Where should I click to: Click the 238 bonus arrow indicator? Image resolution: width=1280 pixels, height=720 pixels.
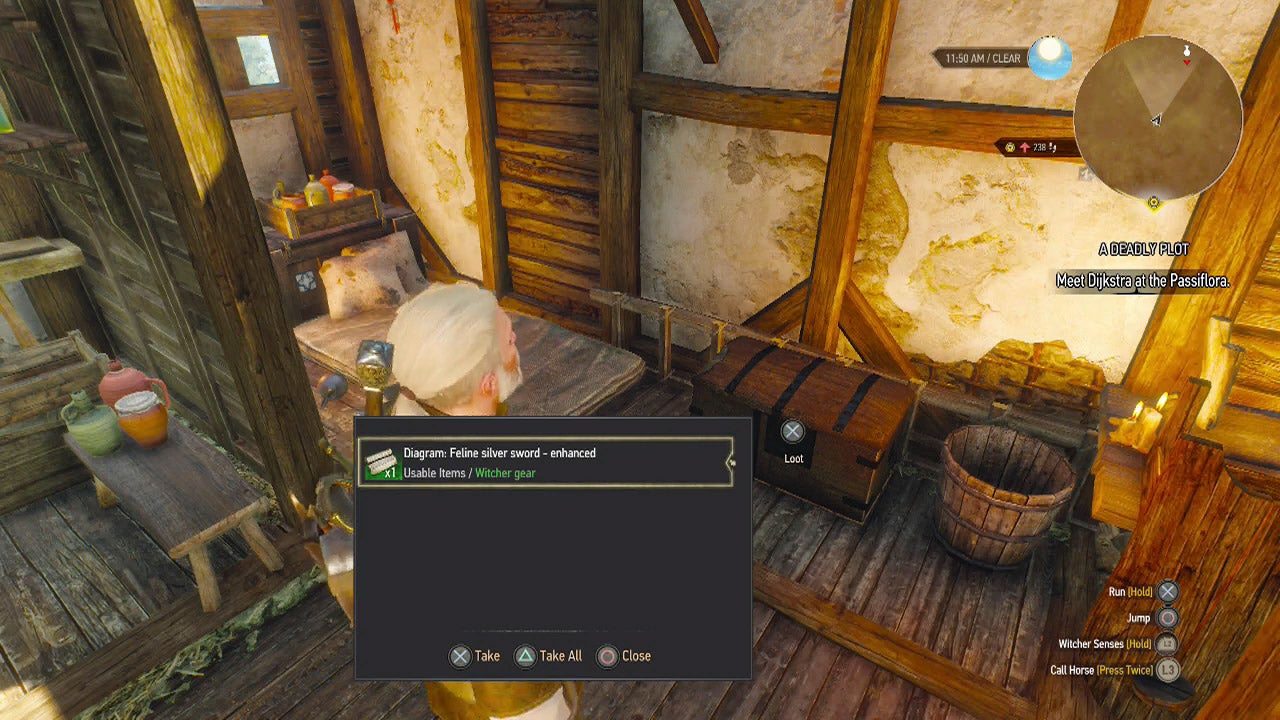click(1025, 146)
